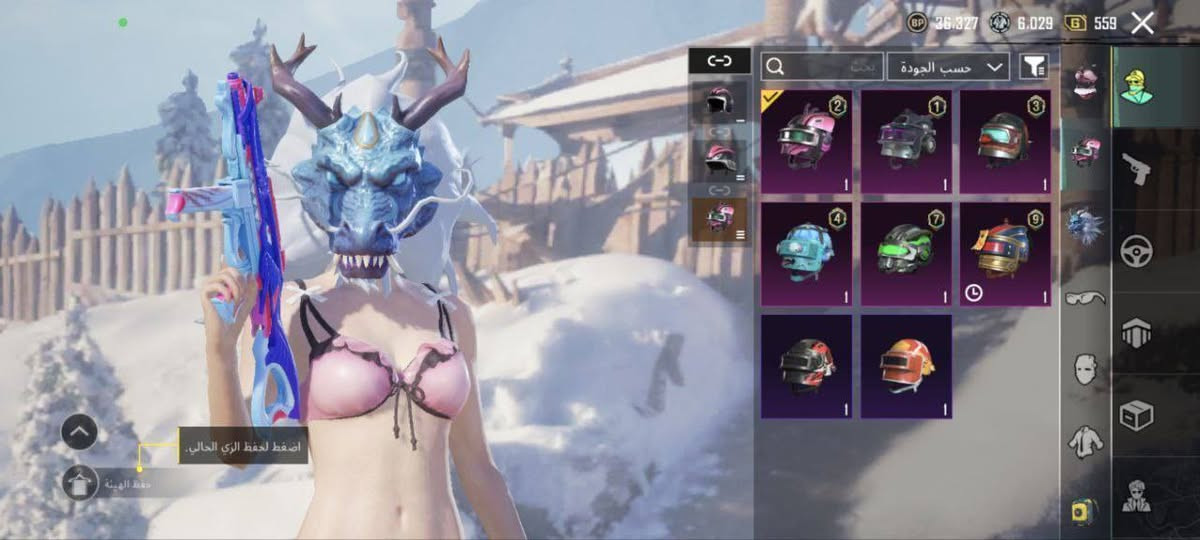Viewport: 1200px width, 540px height.
Task: Save the current outfit with the hanger button
Action: (x=79, y=484)
